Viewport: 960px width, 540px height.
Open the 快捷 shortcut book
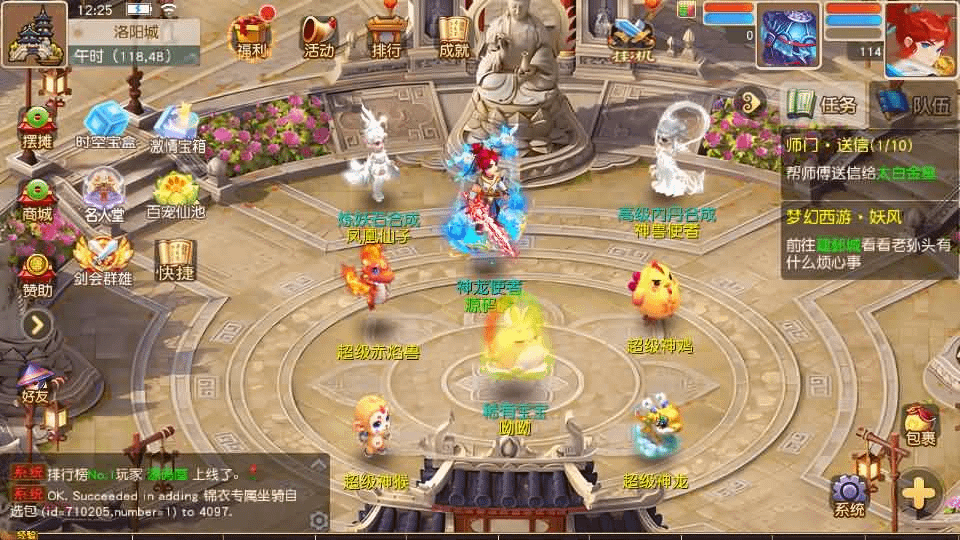click(x=175, y=260)
